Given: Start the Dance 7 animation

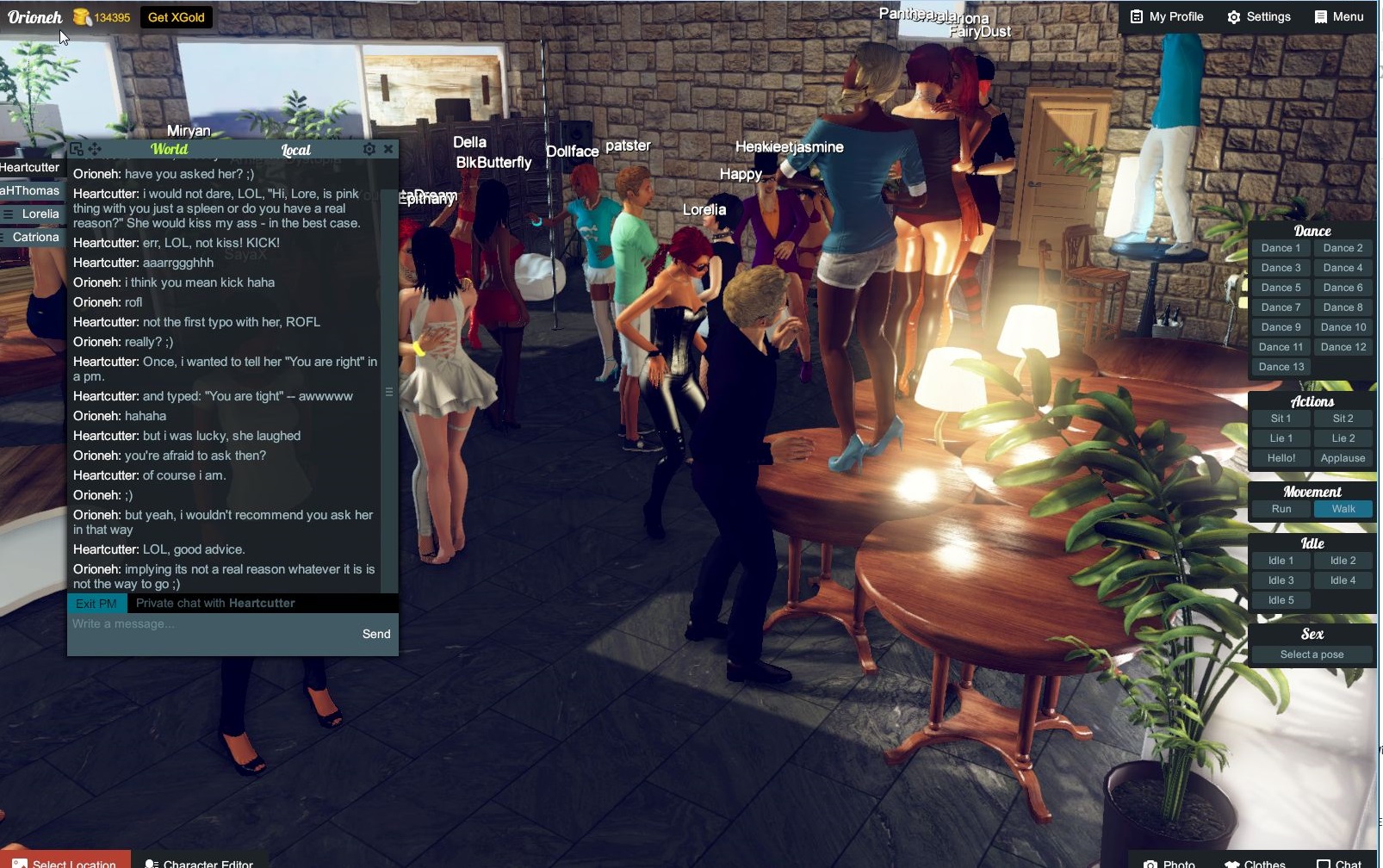Looking at the screenshot, I should [x=1280, y=307].
